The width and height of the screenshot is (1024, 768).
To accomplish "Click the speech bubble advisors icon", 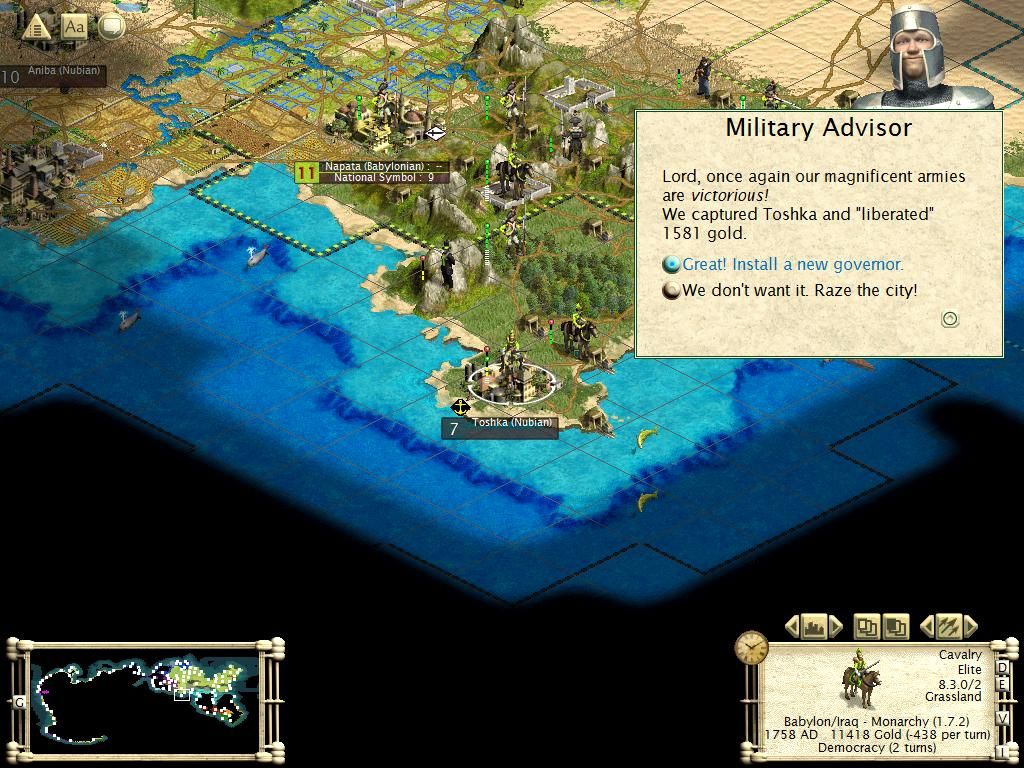I will [x=111, y=27].
